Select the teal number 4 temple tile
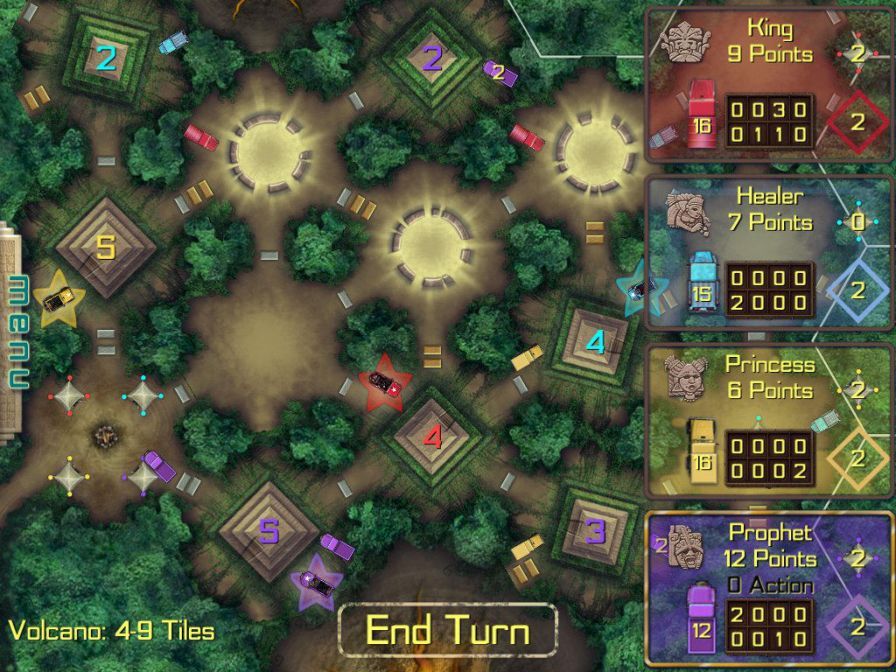896x672 pixels. point(595,343)
